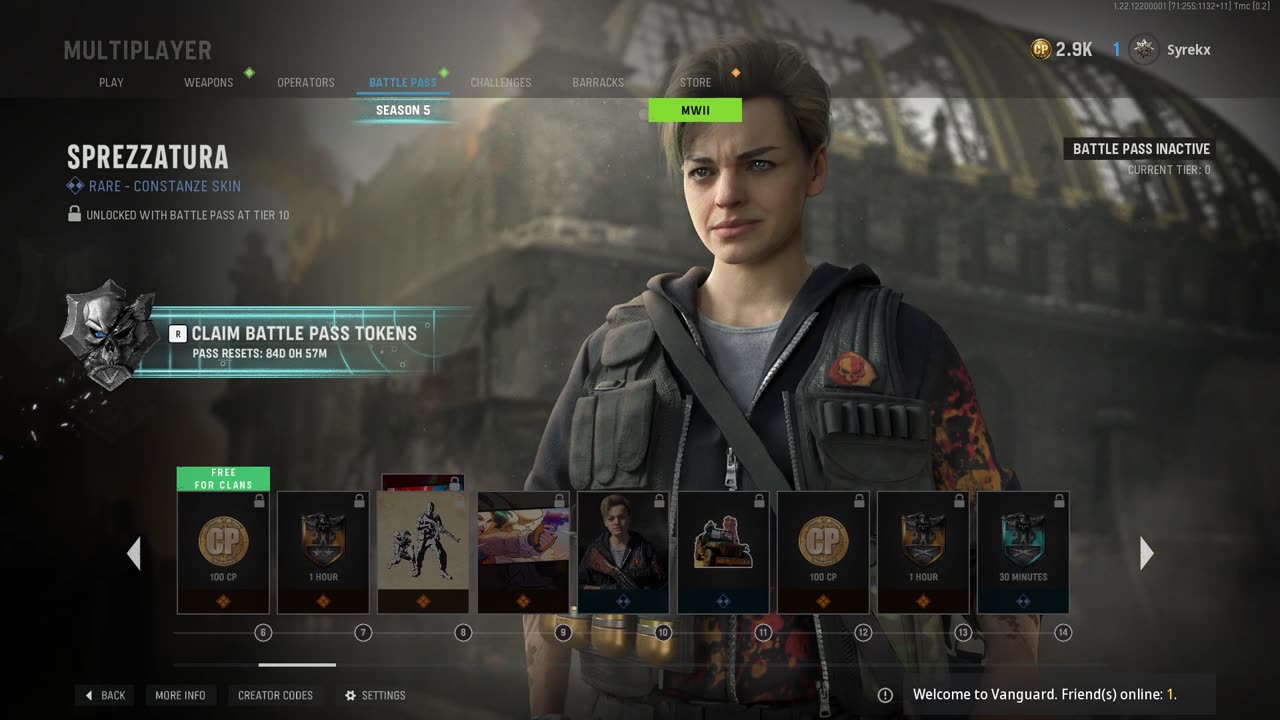Pick the tier 14 30 minutes token

pos(1023,551)
